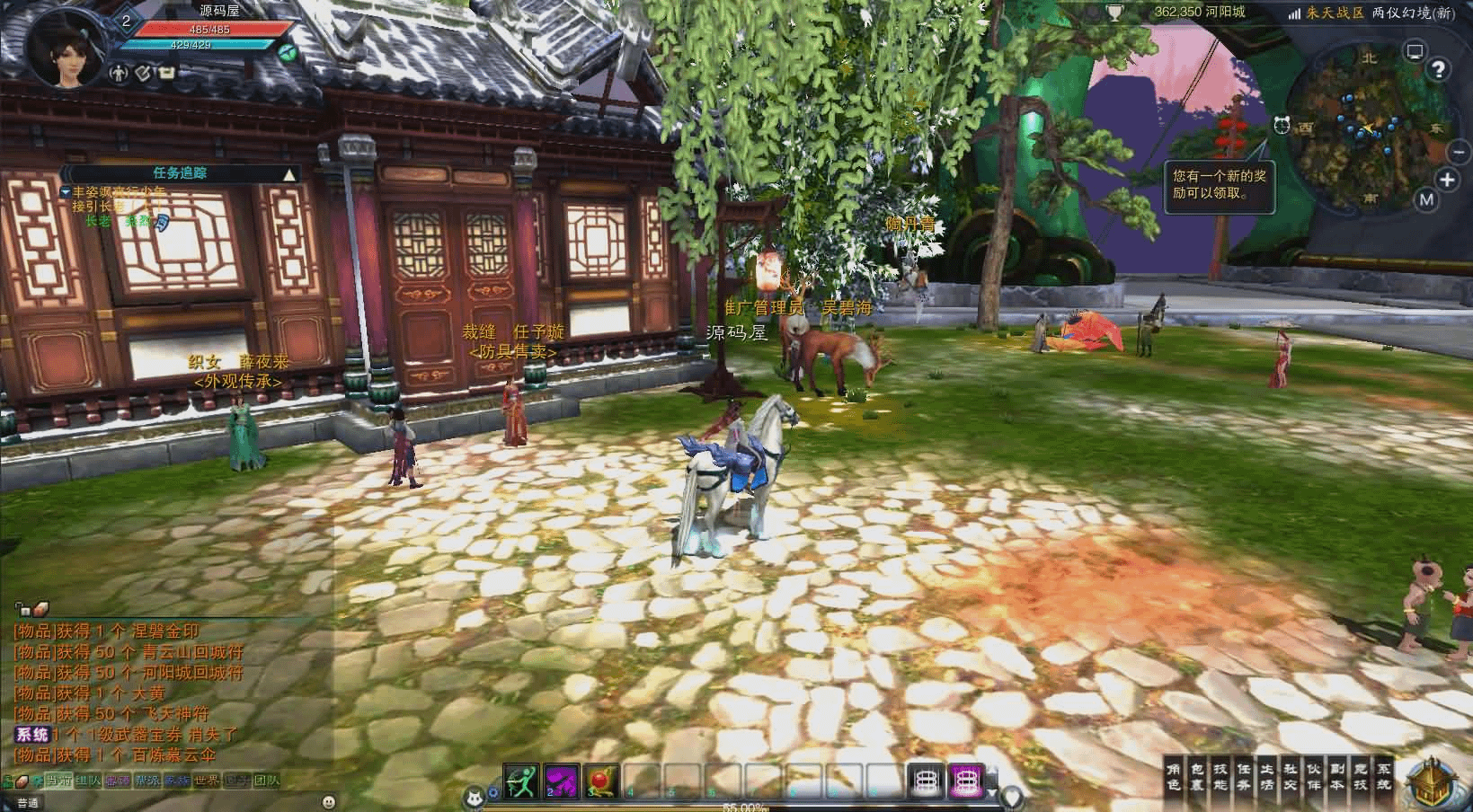Open the 任务 quest menu
The width and height of the screenshot is (1473, 812).
(1244, 777)
